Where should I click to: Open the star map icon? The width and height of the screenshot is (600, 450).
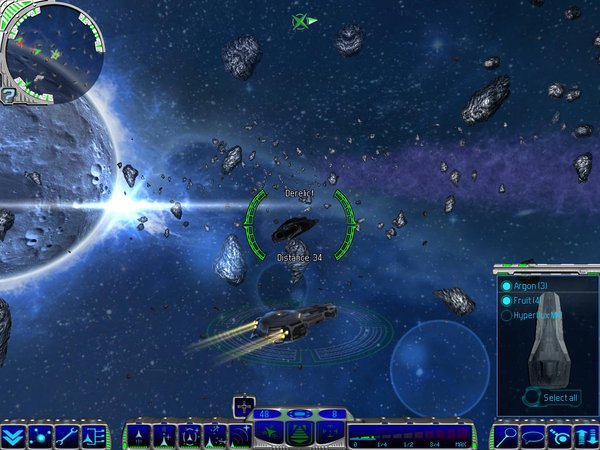[x=39, y=435]
